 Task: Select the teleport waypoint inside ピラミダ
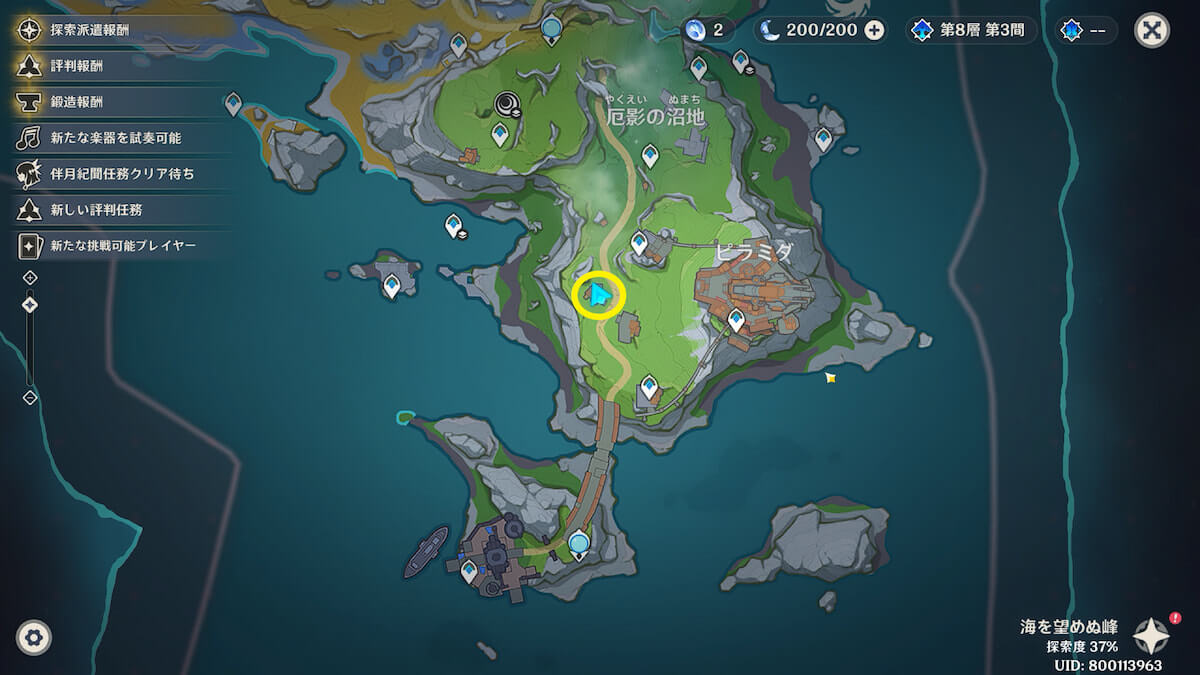[x=736, y=321]
